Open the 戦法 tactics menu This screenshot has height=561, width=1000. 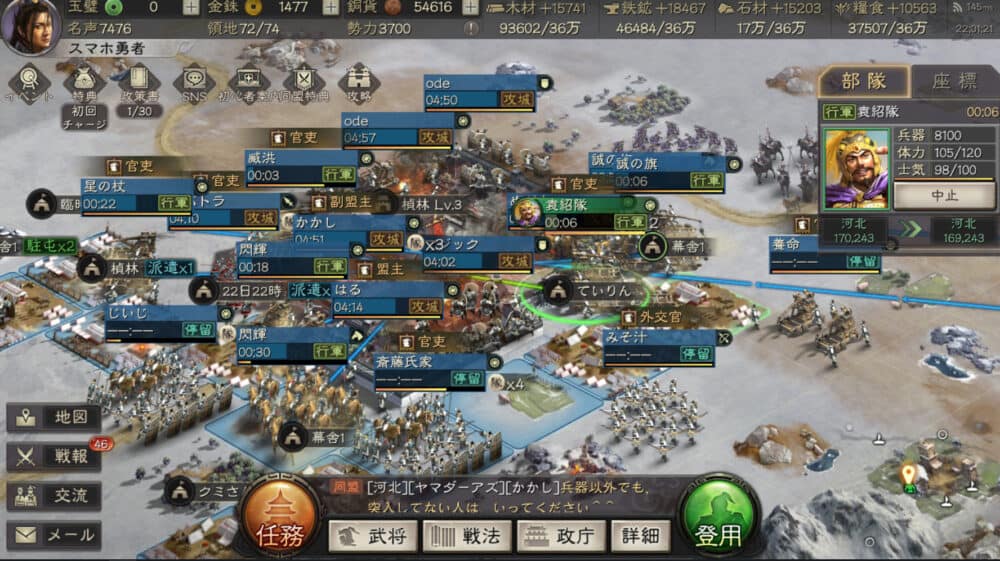(x=465, y=536)
